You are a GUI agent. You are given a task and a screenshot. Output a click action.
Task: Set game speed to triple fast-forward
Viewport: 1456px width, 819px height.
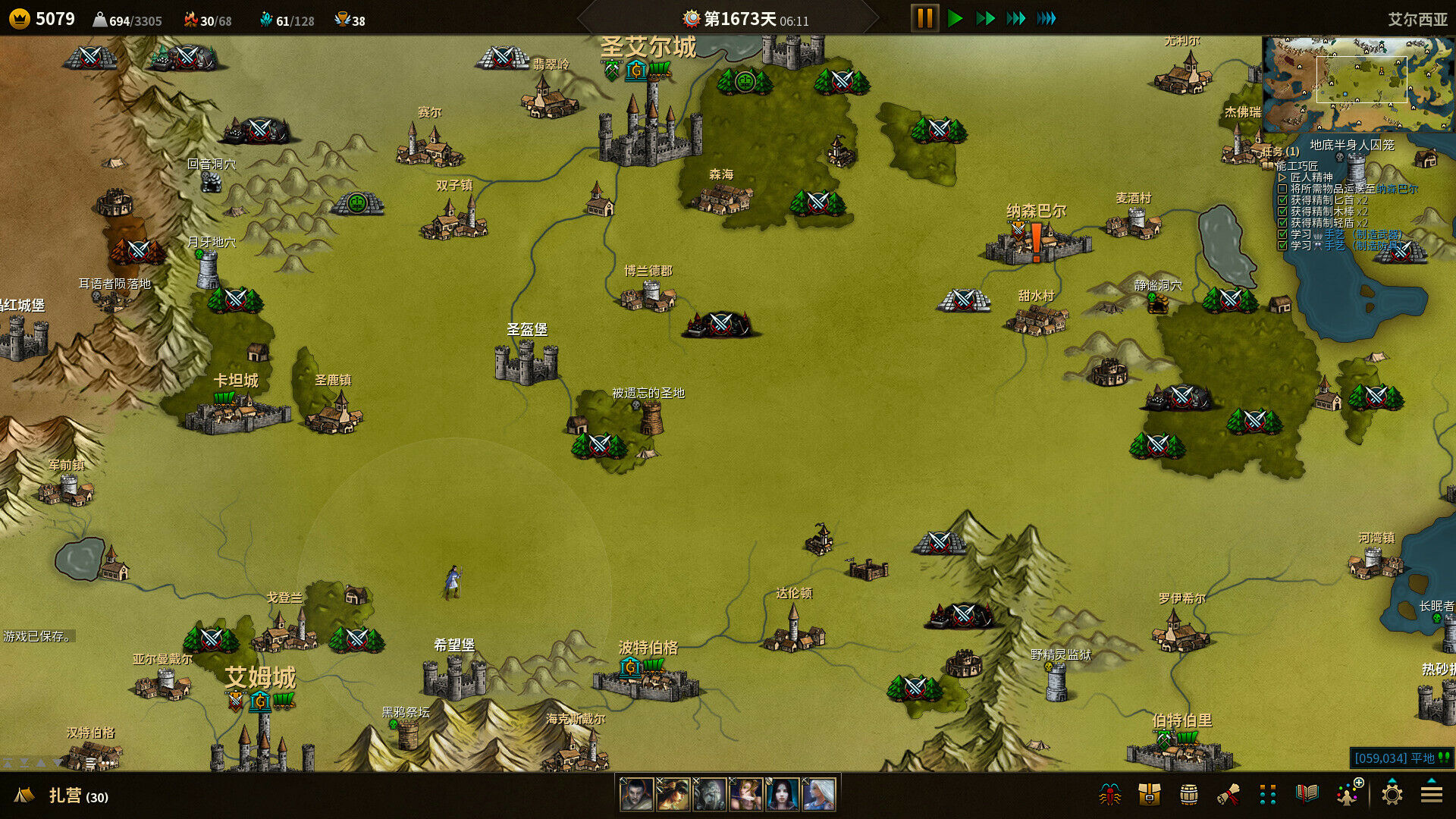tap(1015, 18)
